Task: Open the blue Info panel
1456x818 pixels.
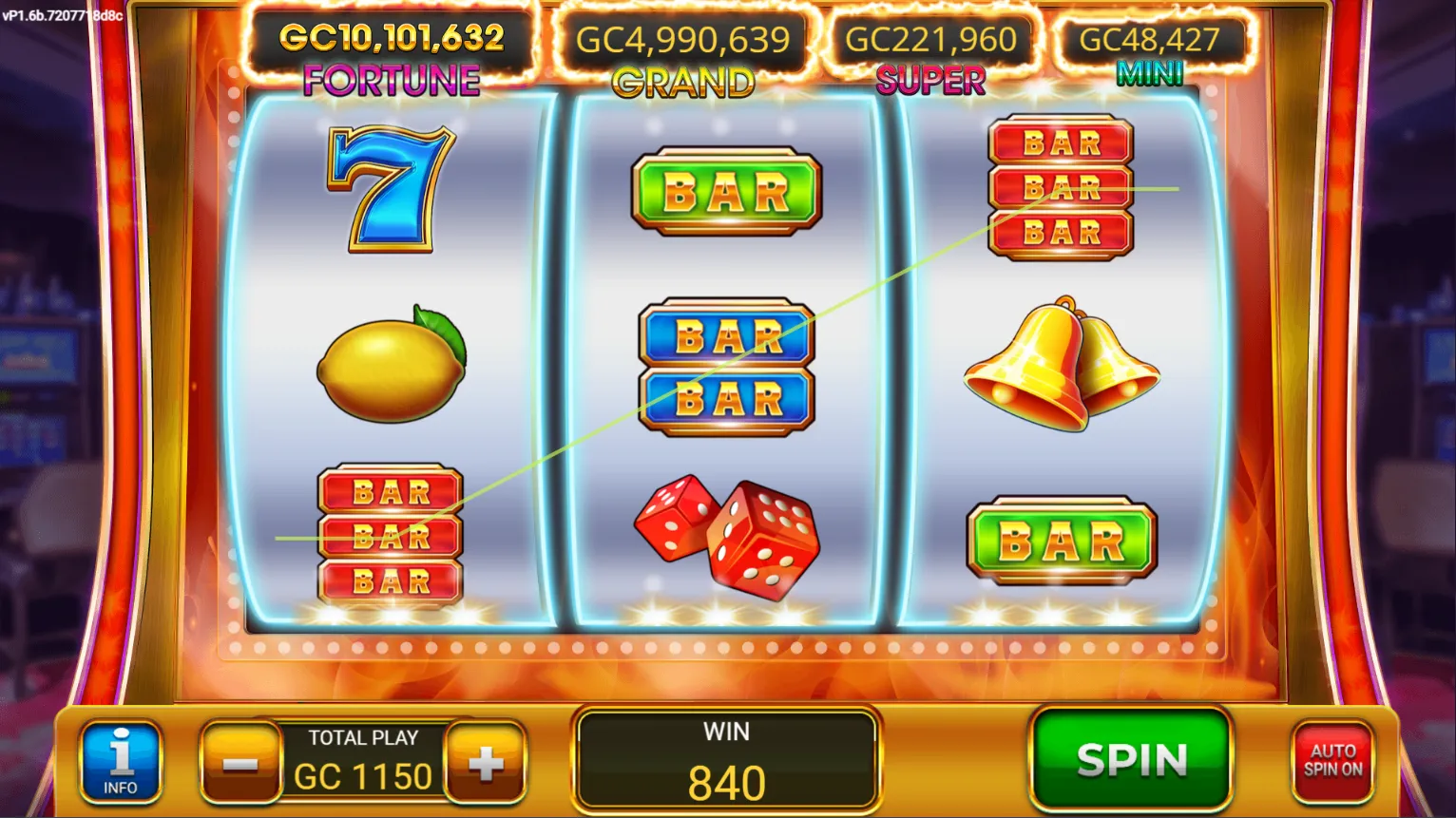Action: click(x=121, y=762)
